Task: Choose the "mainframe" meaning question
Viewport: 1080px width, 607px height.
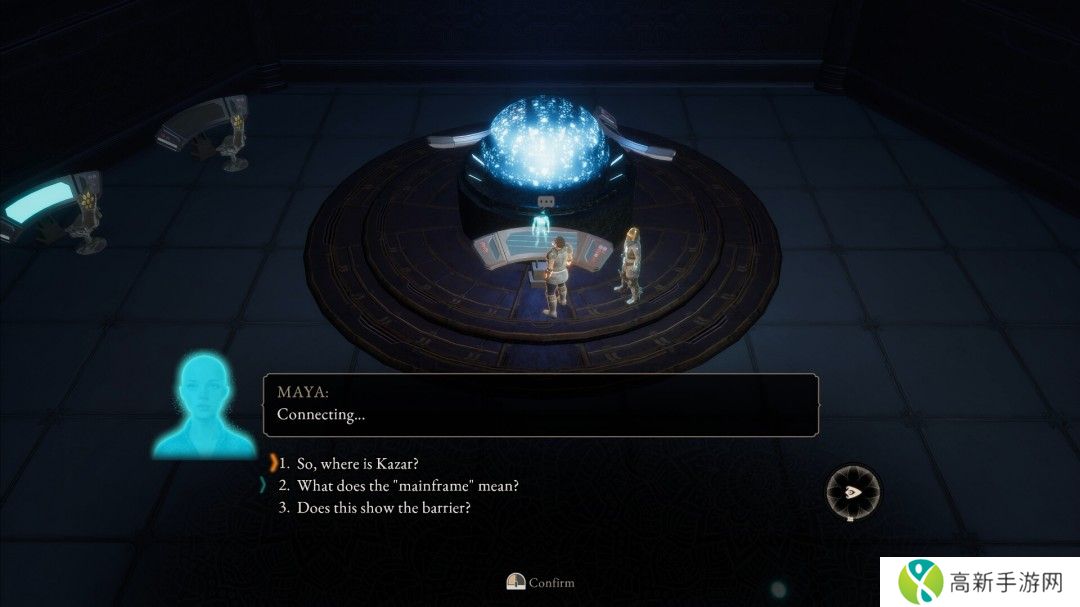Action: click(x=407, y=486)
